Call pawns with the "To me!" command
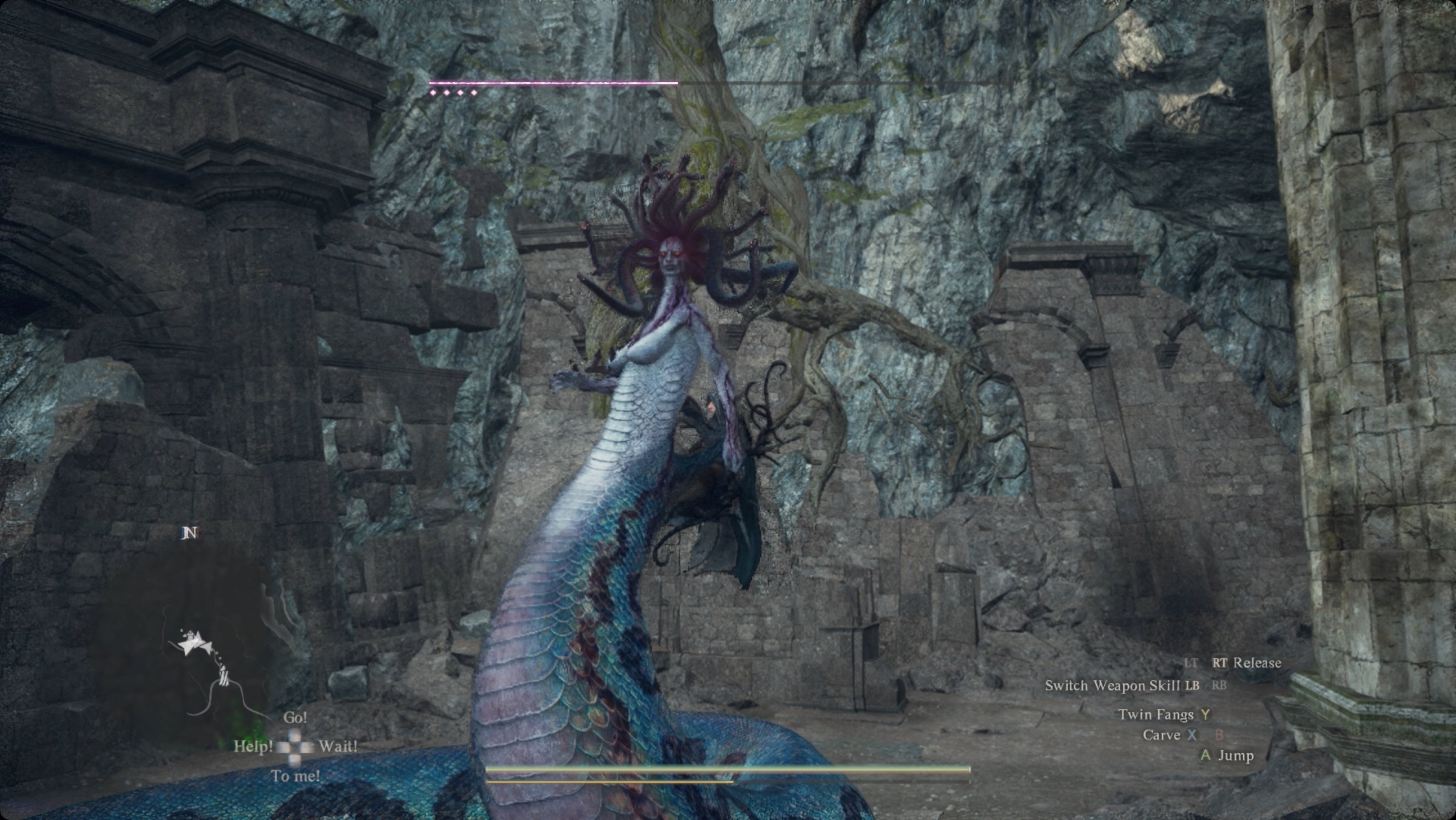The height and width of the screenshot is (820, 1456). (x=295, y=776)
